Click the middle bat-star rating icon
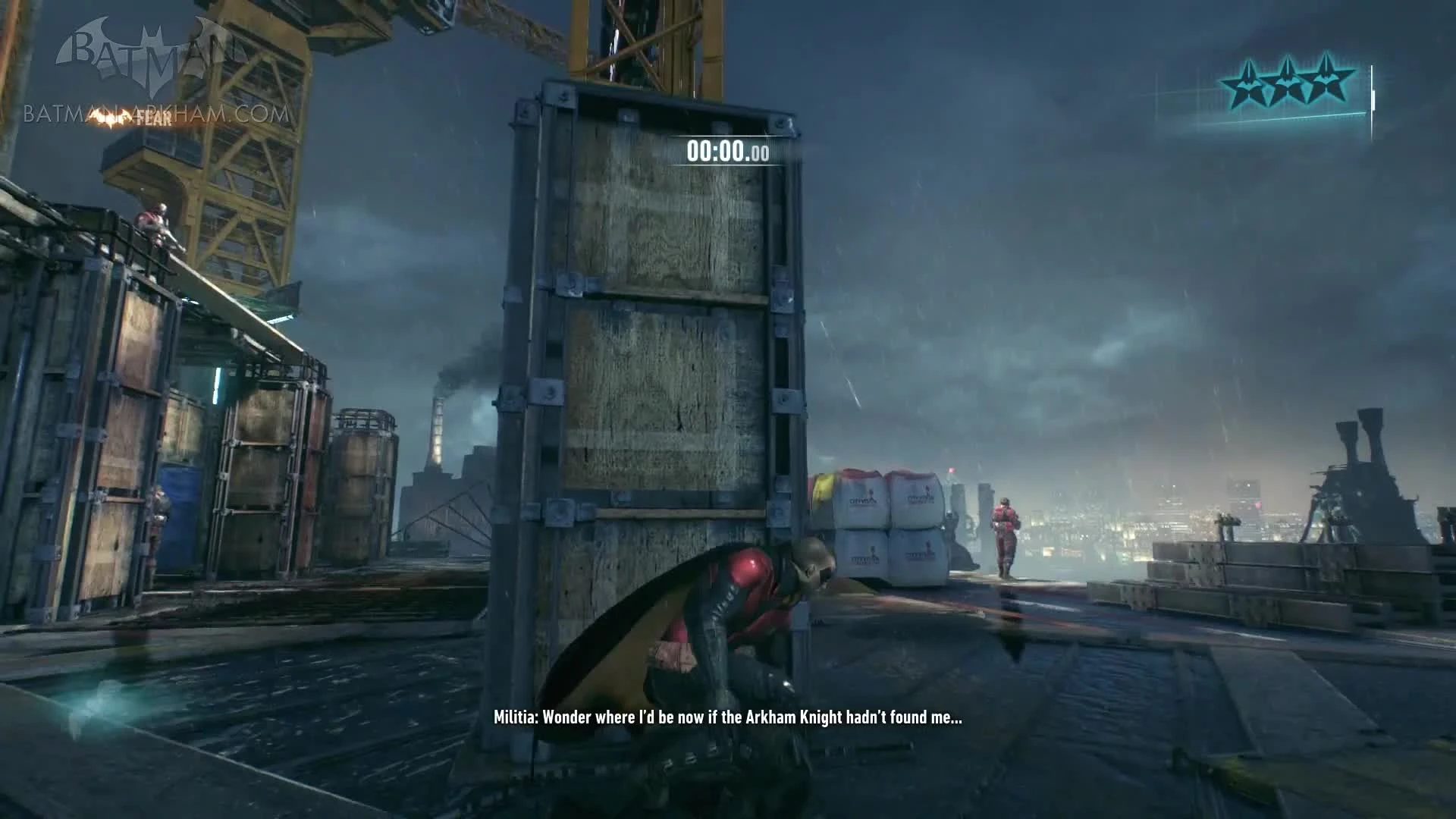Viewport: 1456px width, 819px height. pyautogui.click(x=1288, y=82)
